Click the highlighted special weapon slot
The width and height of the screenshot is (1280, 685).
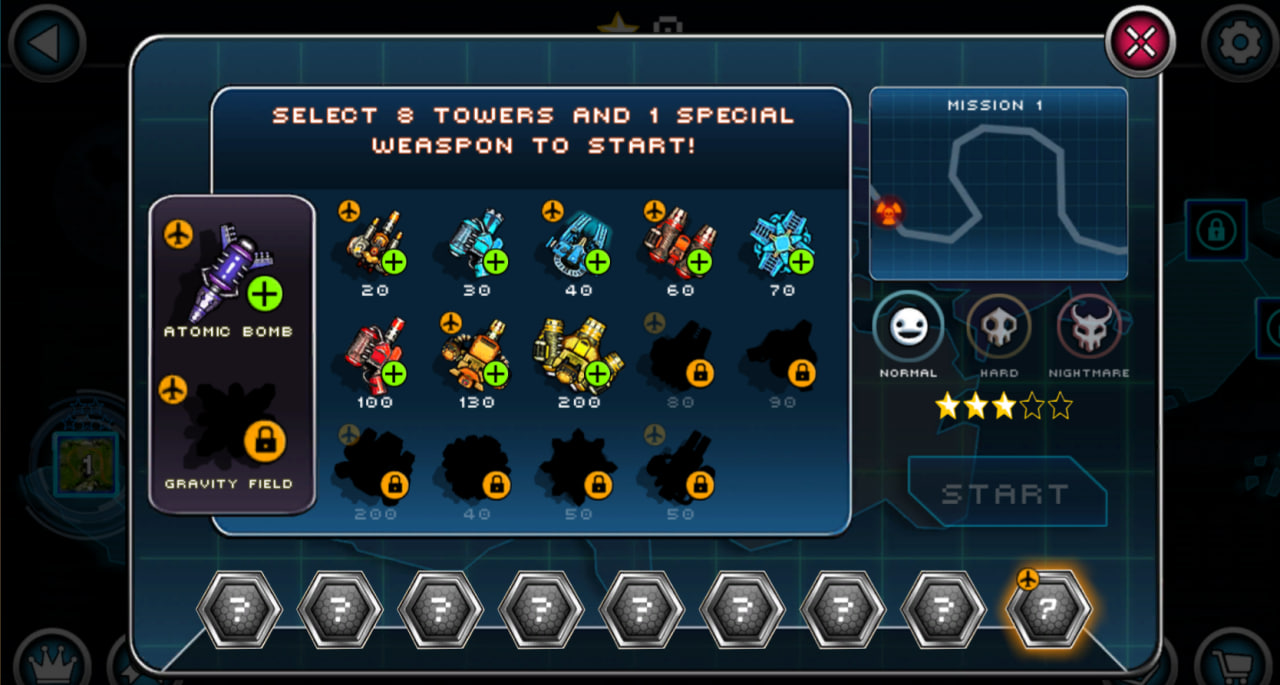1047,609
